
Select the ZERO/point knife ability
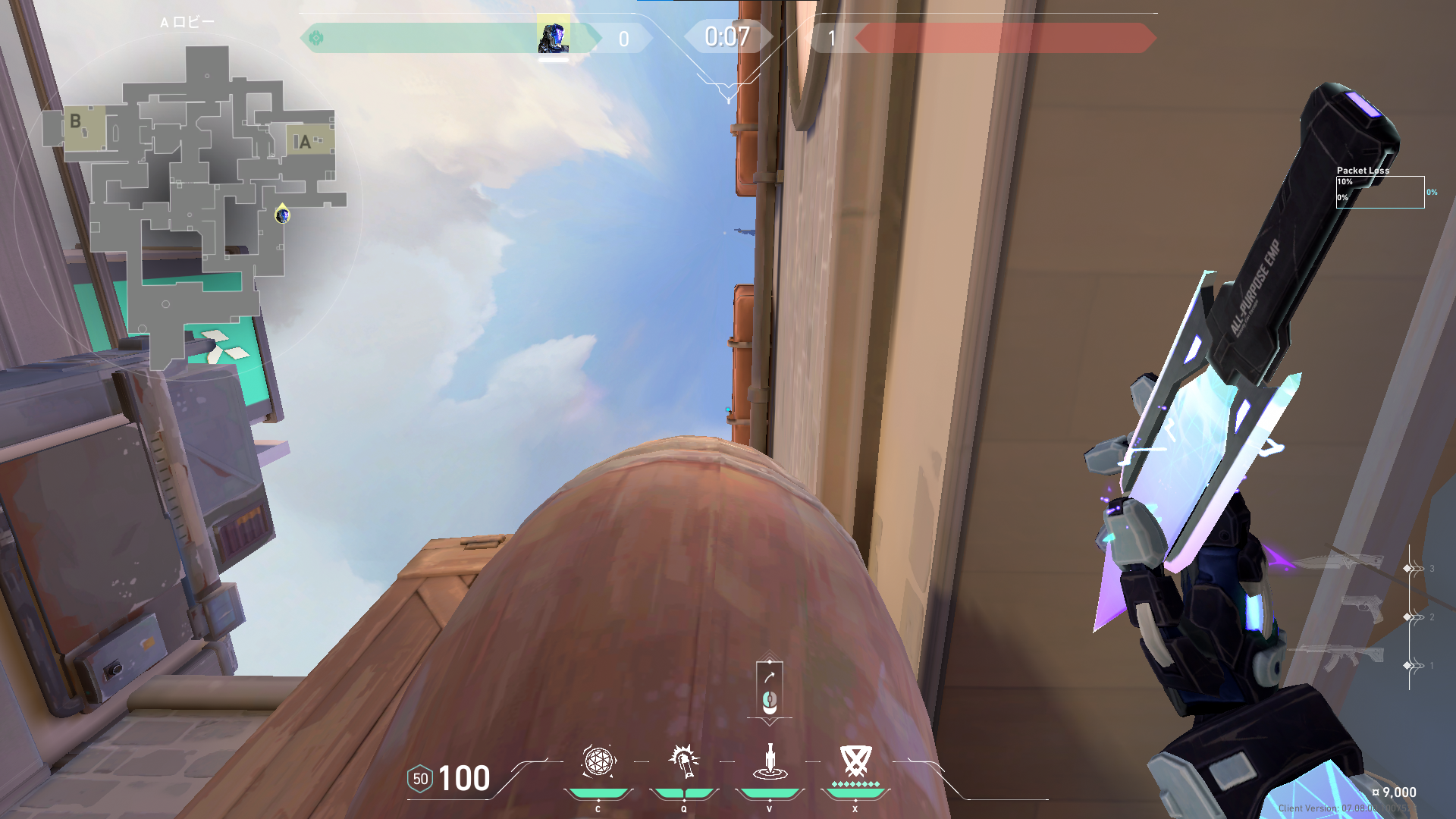click(x=769, y=762)
